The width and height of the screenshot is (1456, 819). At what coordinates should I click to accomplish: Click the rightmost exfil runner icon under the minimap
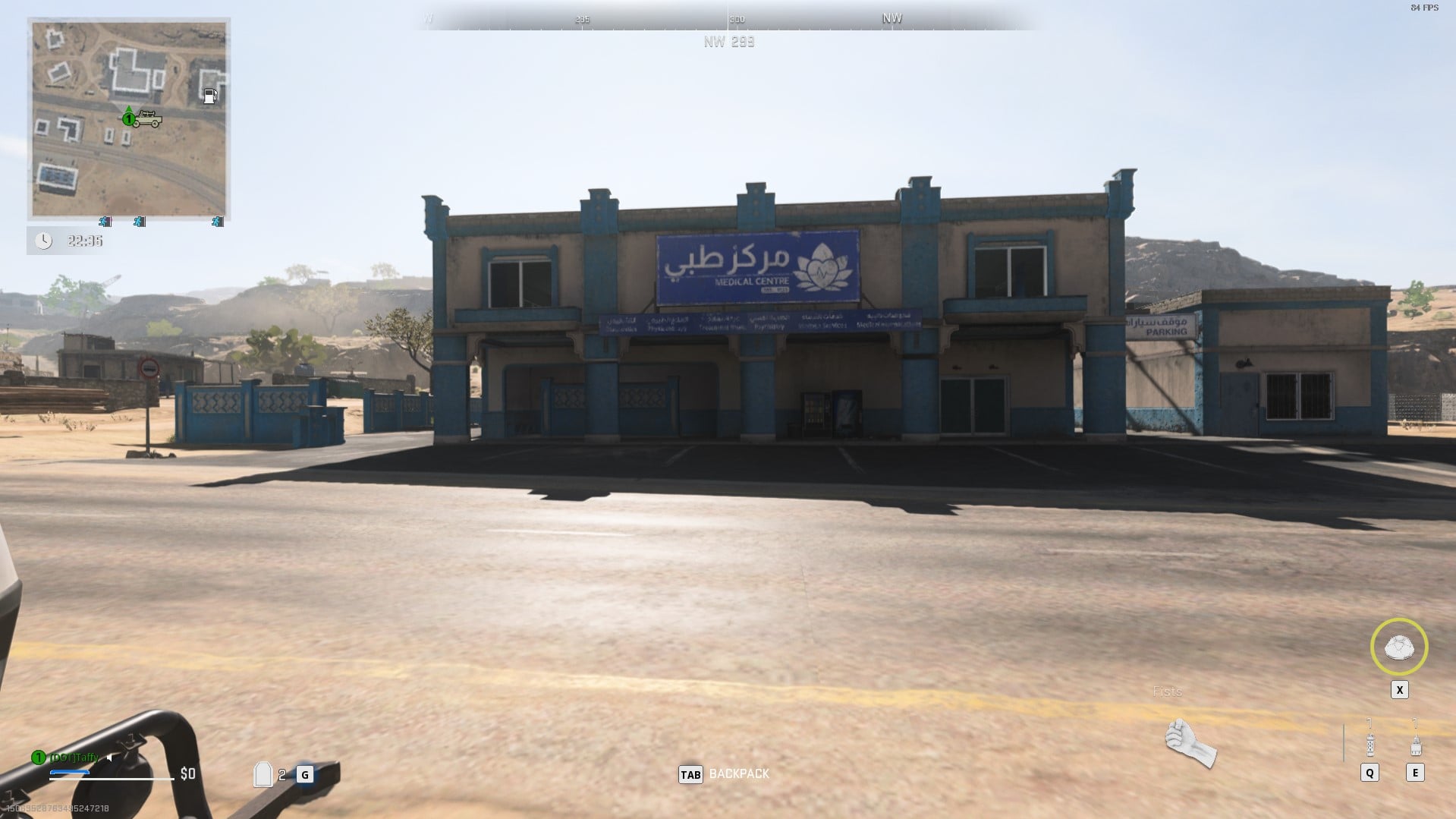coord(218,222)
